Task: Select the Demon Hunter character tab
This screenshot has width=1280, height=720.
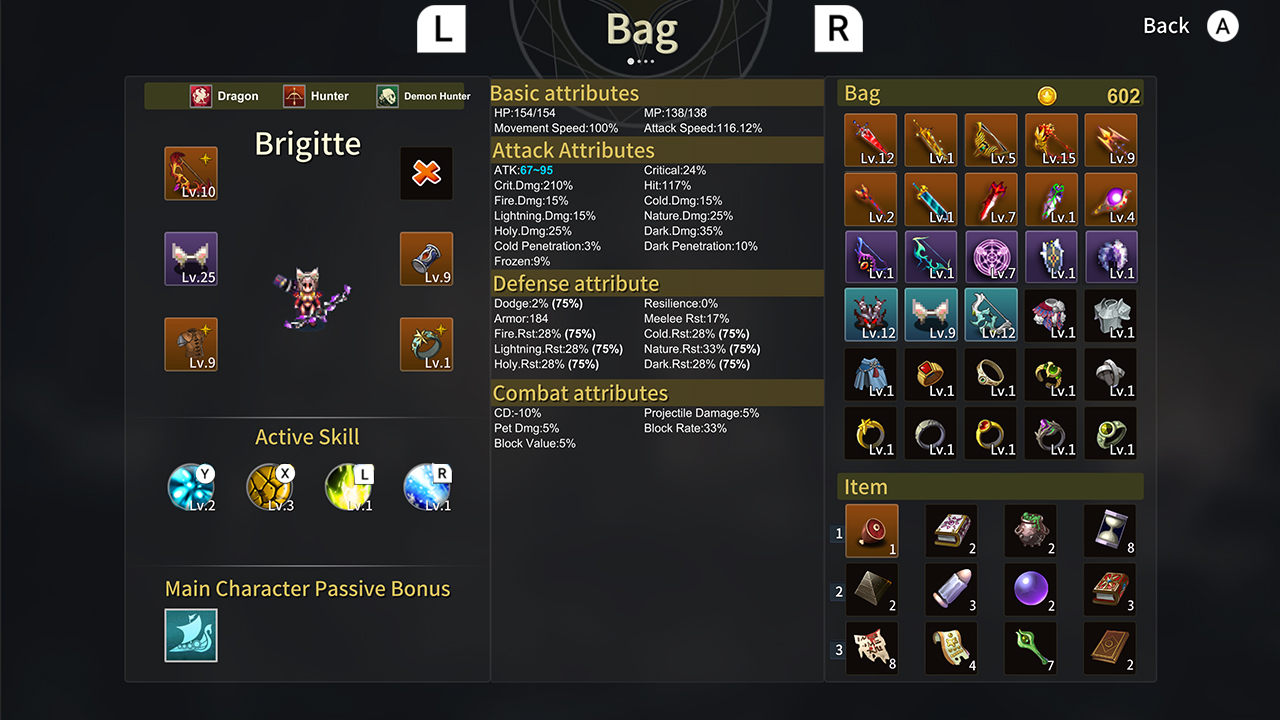Action: (420, 96)
